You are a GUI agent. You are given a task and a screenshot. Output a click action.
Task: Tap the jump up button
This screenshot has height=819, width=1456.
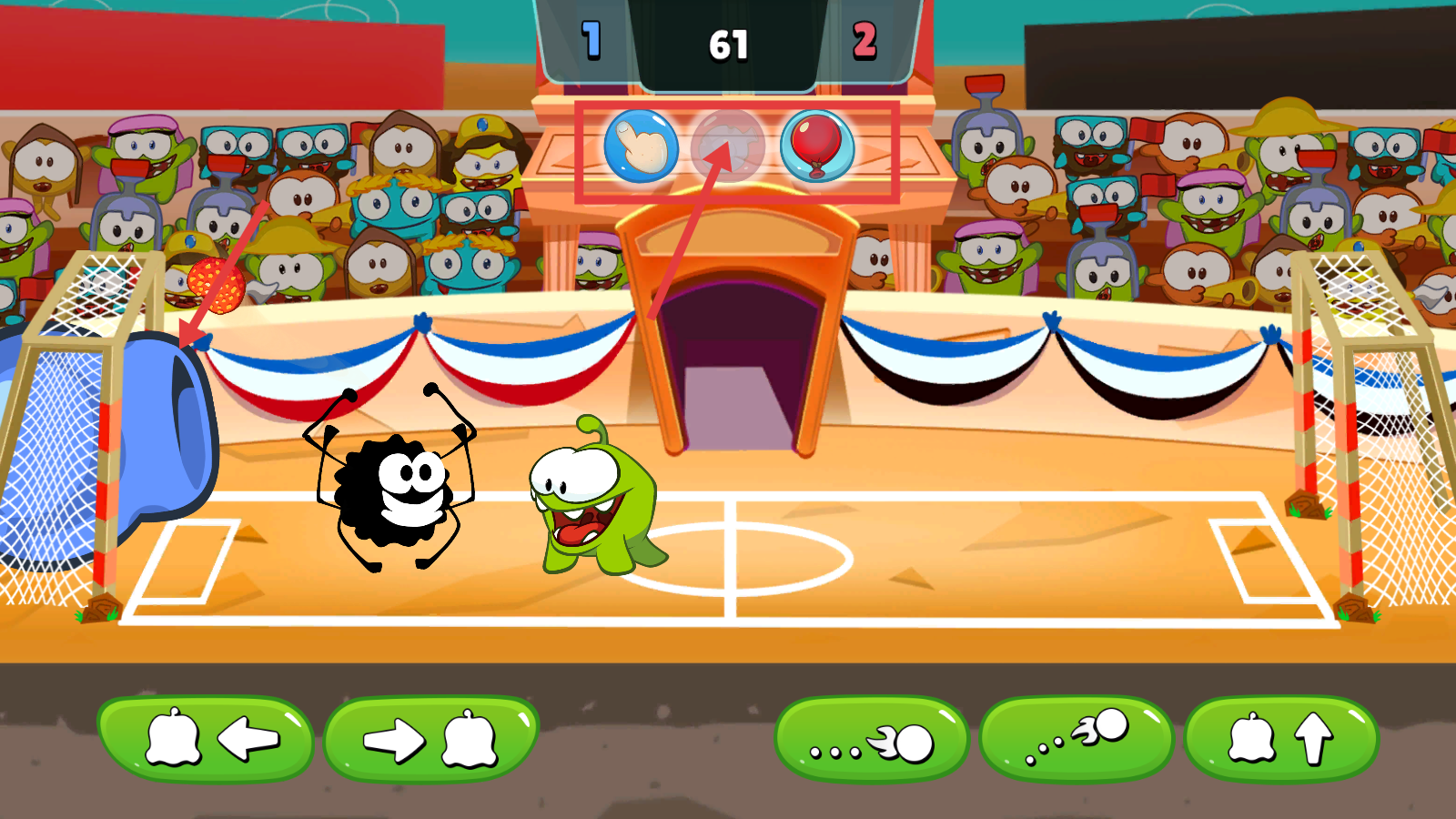coord(1281,739)
